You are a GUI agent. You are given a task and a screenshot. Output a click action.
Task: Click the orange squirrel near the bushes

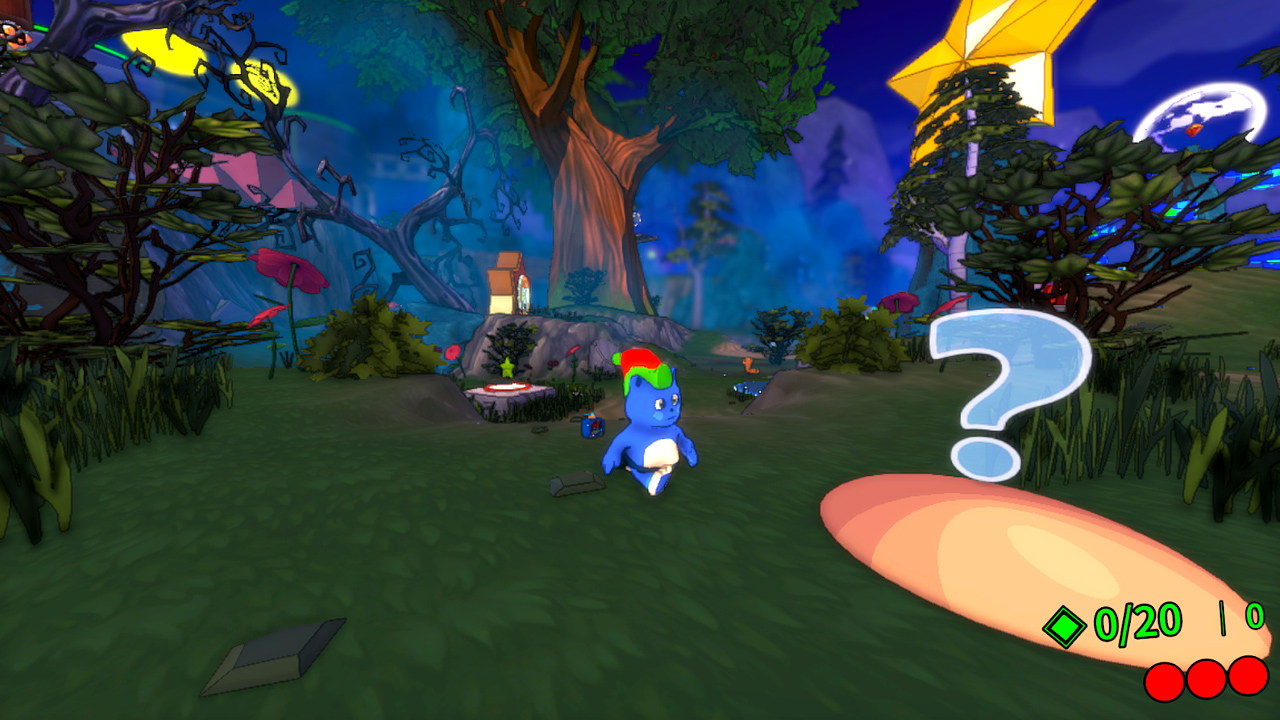tap(750, 367)
